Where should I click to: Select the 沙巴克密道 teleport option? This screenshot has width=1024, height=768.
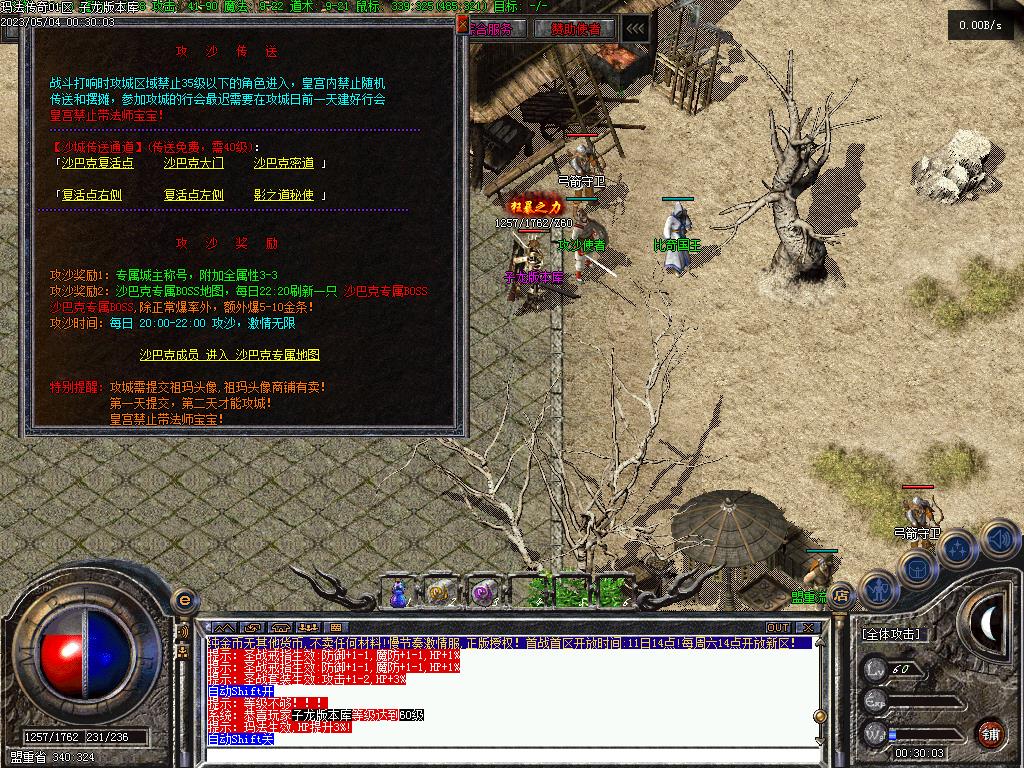click(283, 163)
